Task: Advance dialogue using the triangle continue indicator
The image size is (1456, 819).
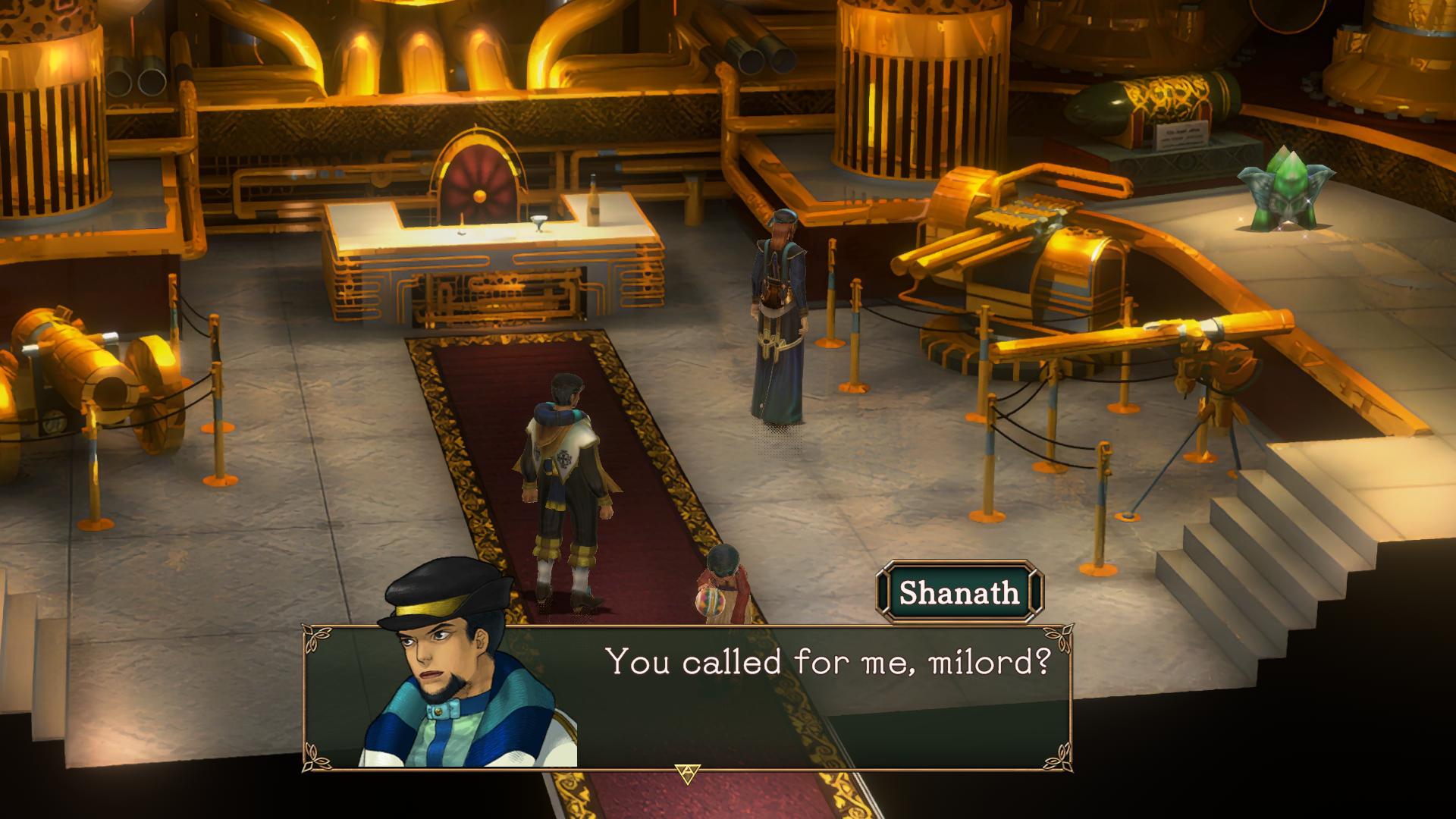Action: click(686, 774)
